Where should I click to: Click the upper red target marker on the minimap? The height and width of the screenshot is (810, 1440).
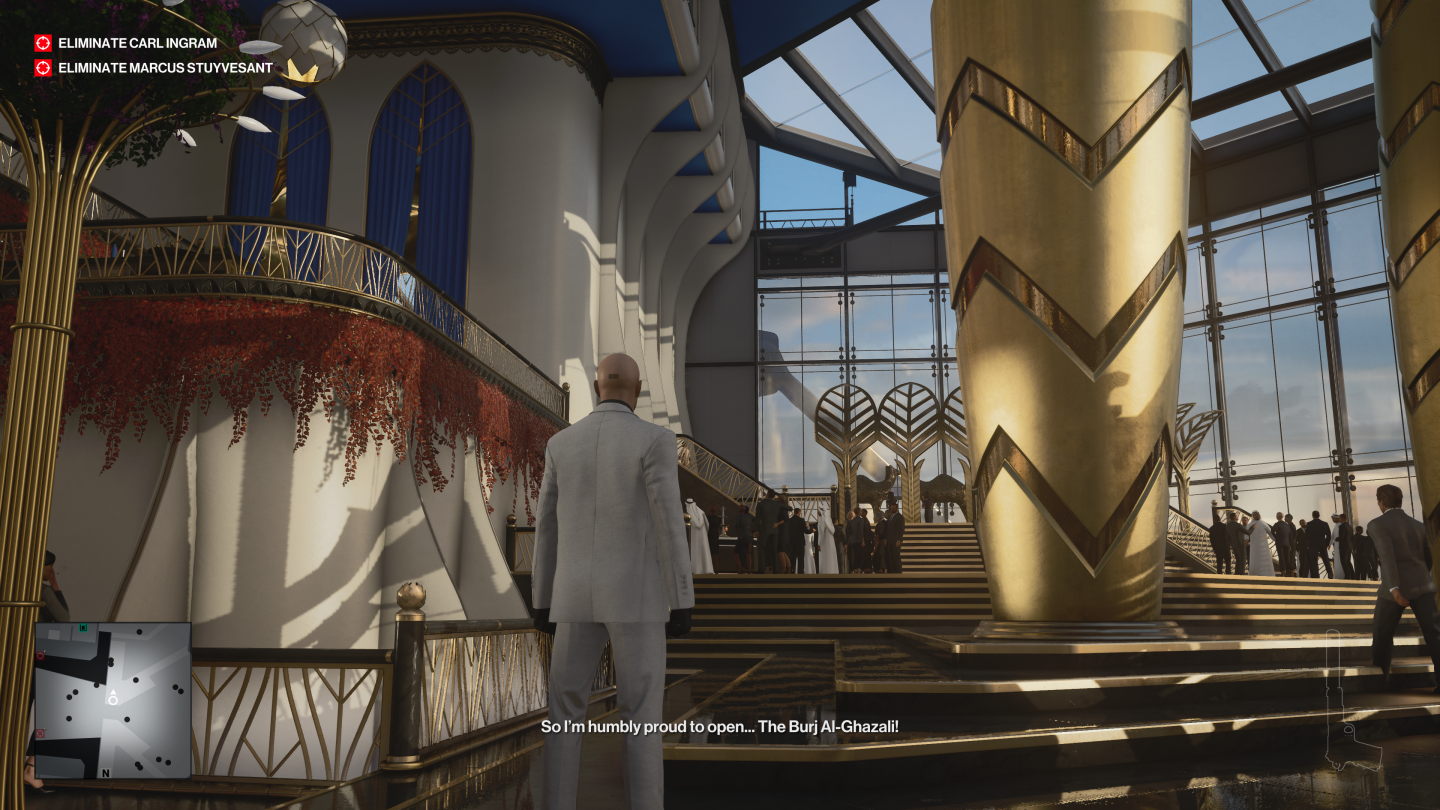(x=40, y=654)
